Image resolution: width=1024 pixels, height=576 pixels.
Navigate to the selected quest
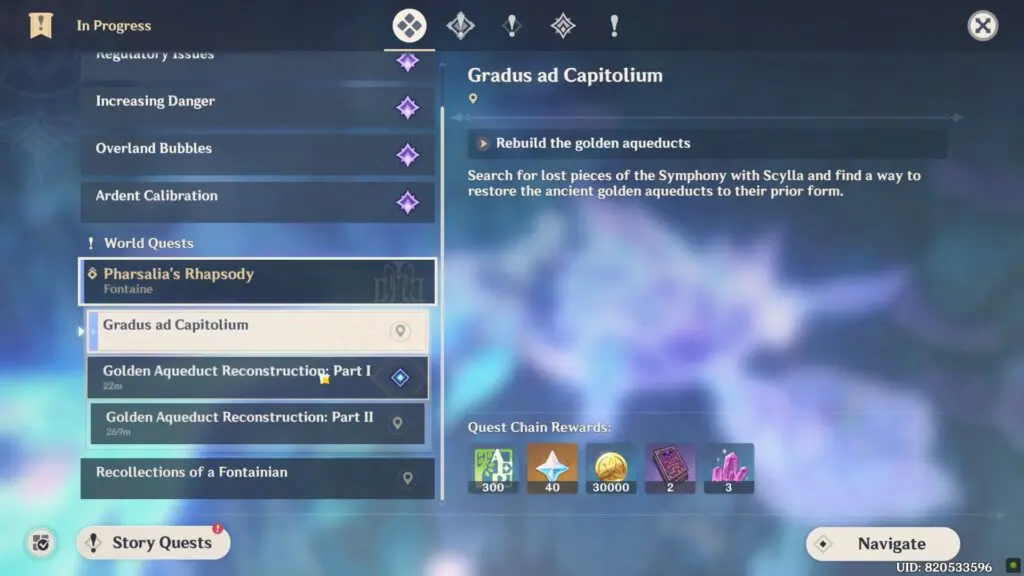882,544
